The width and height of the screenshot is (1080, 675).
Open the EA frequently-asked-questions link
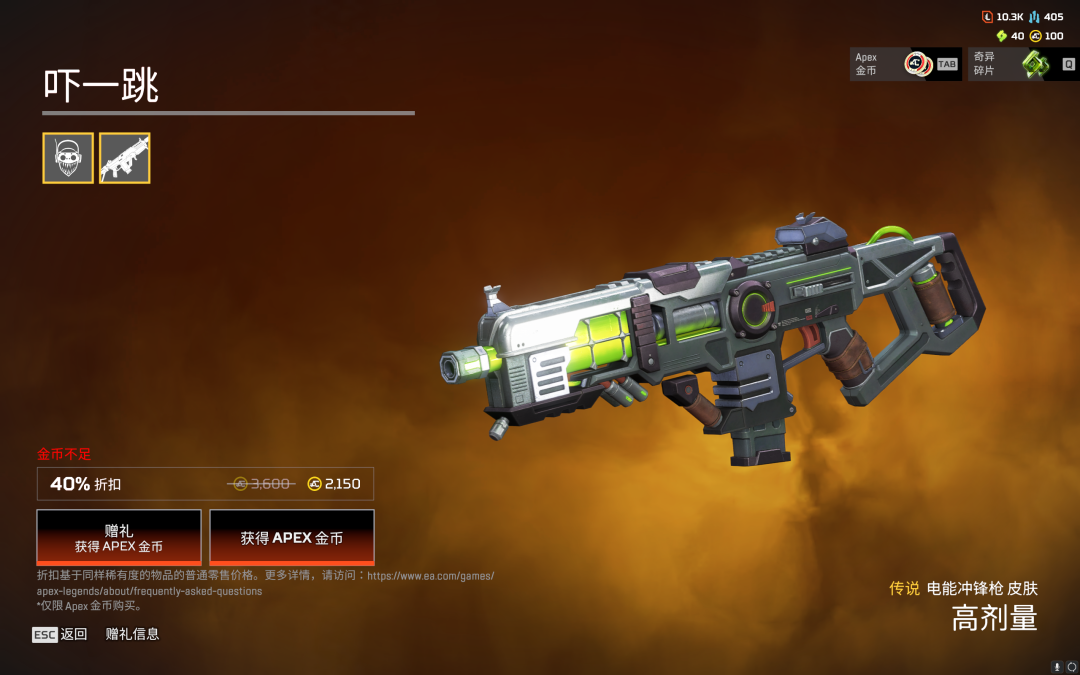(150, 591)
